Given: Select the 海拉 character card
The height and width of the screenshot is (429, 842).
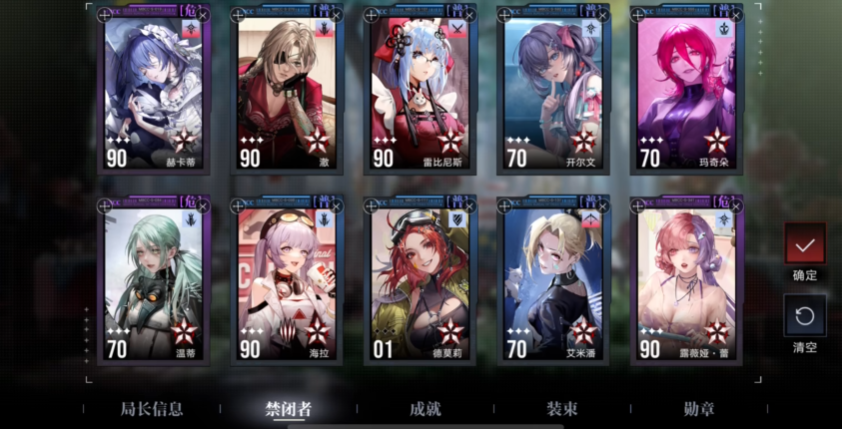Looking at the screenshot, I should [287, 280].
